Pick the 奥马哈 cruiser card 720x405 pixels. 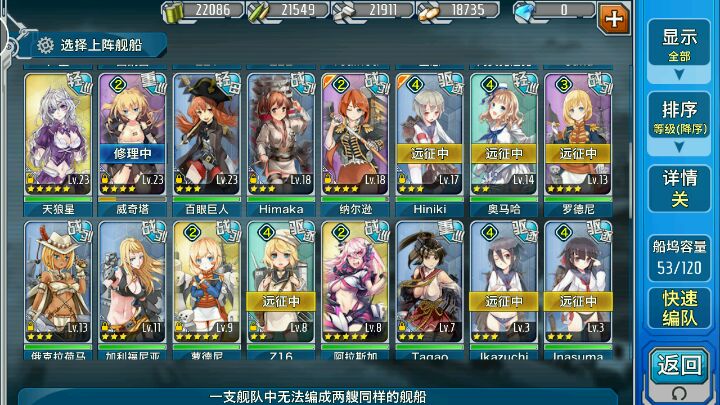[503, 135]
